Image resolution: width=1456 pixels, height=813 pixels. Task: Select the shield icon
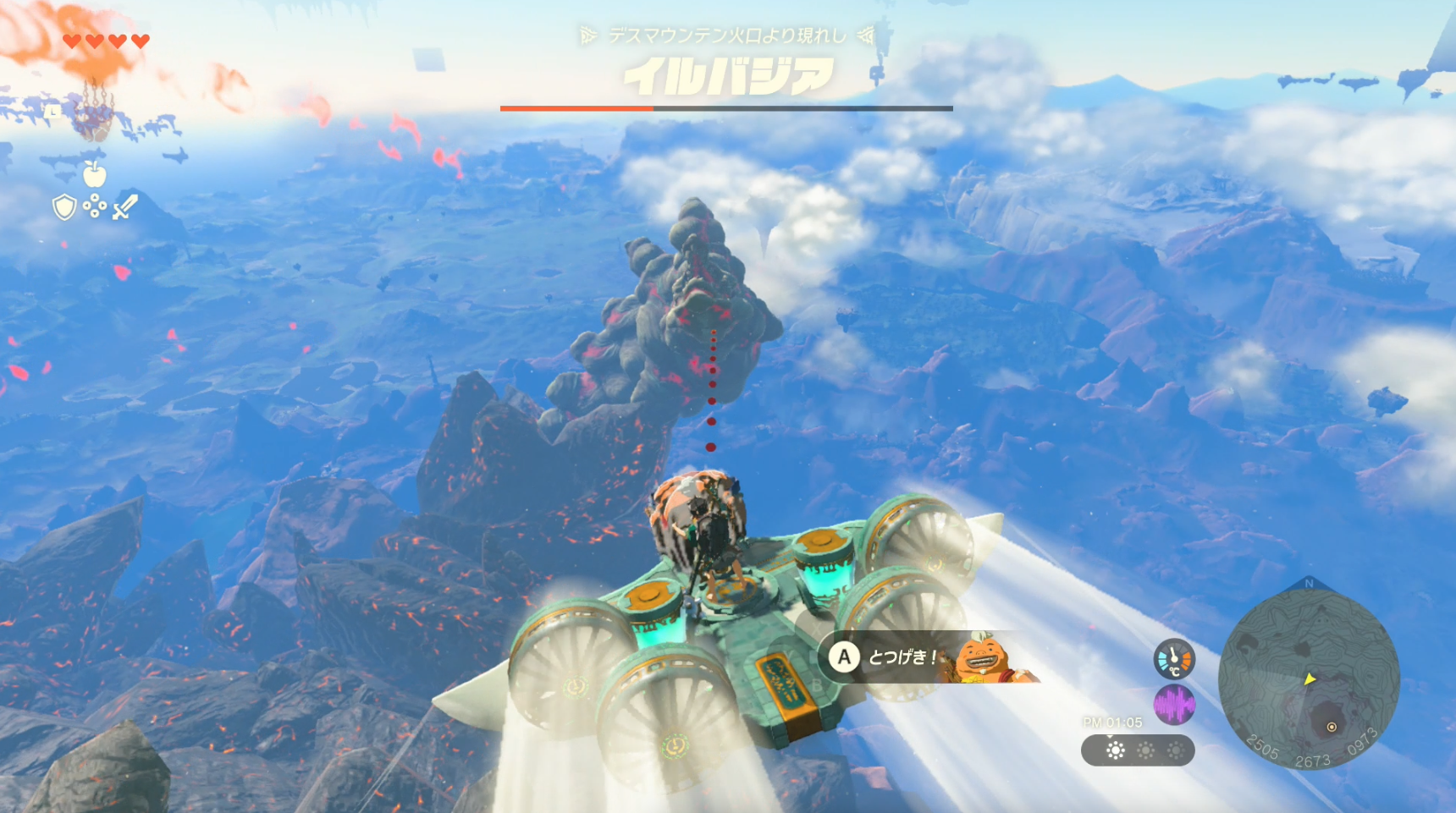coord(64,207)
